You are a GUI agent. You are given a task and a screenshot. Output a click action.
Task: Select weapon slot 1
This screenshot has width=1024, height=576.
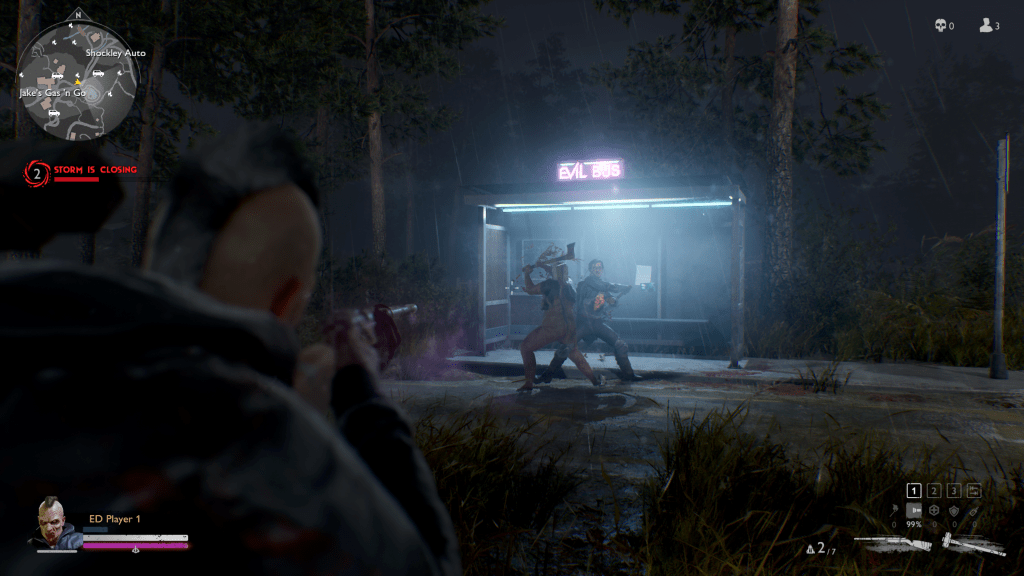pyautogui.click(x=914, y=491)
